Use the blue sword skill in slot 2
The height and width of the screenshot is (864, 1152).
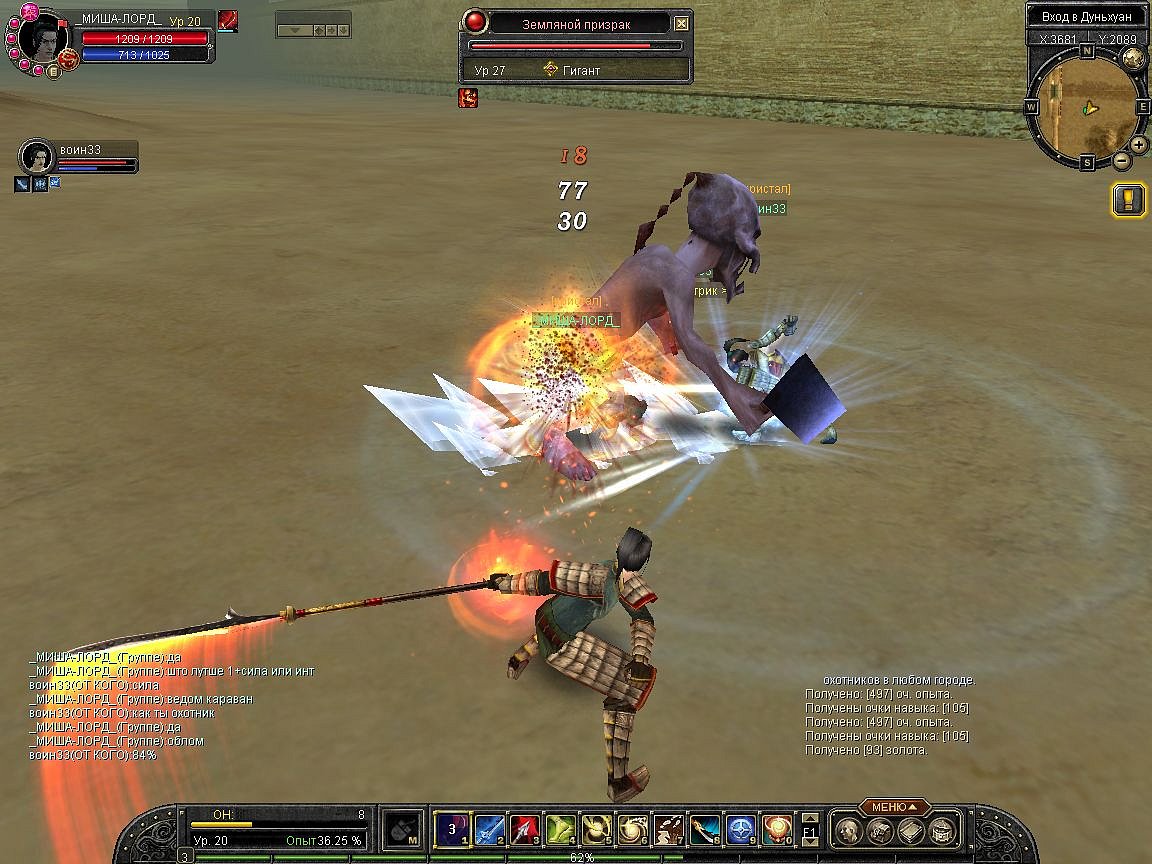coord(488,828)
